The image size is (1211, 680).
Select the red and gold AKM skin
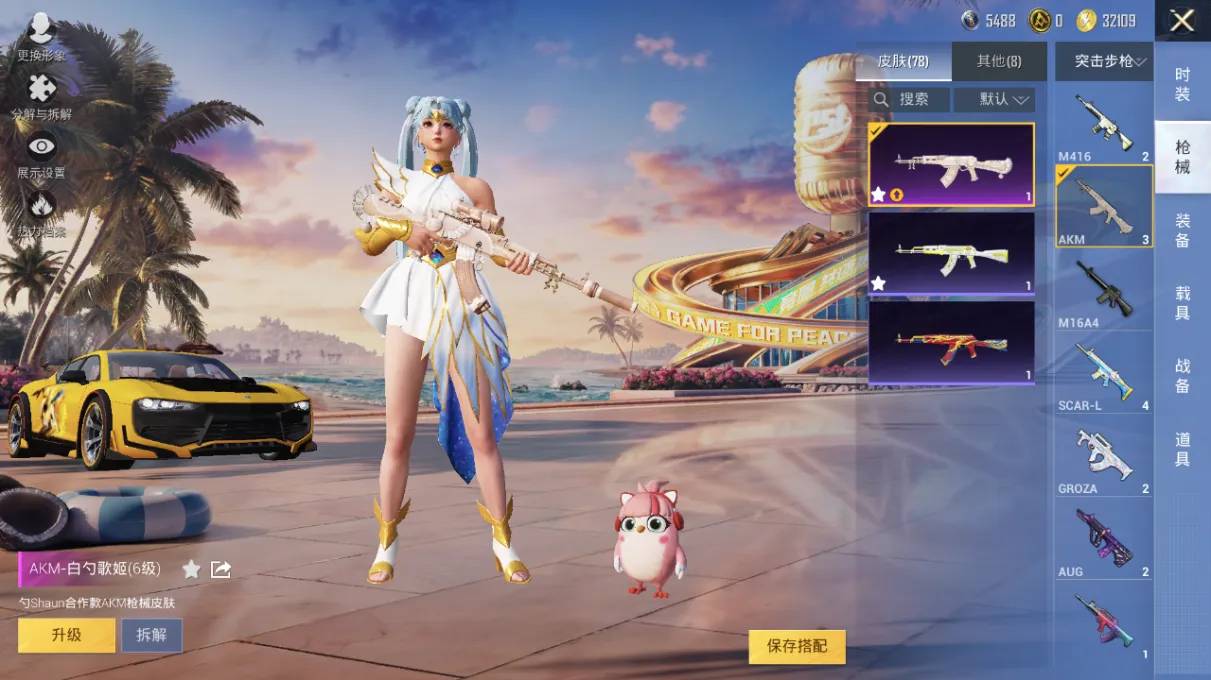[951, 342]
